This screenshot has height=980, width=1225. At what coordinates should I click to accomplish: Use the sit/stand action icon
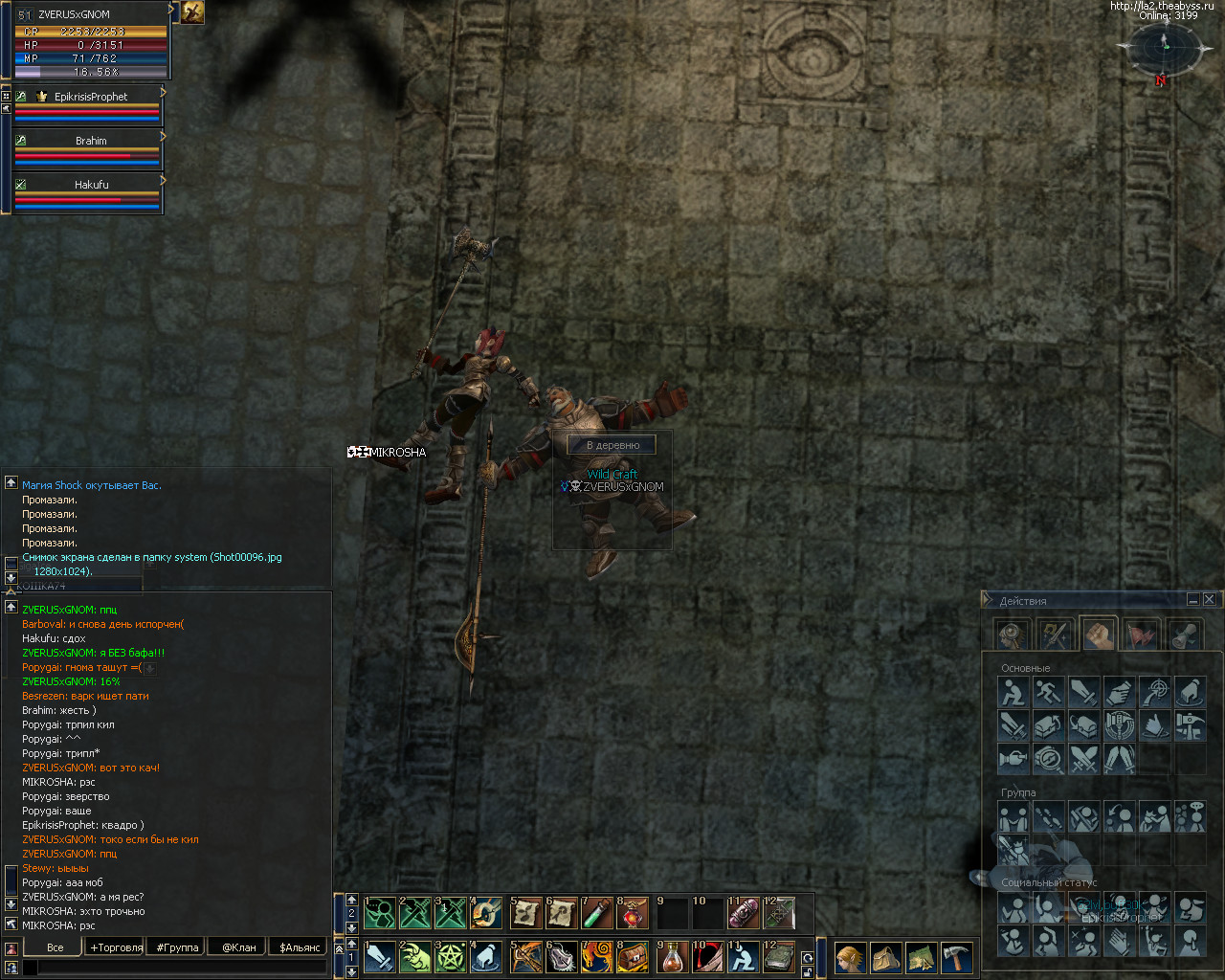[1013, 692]
